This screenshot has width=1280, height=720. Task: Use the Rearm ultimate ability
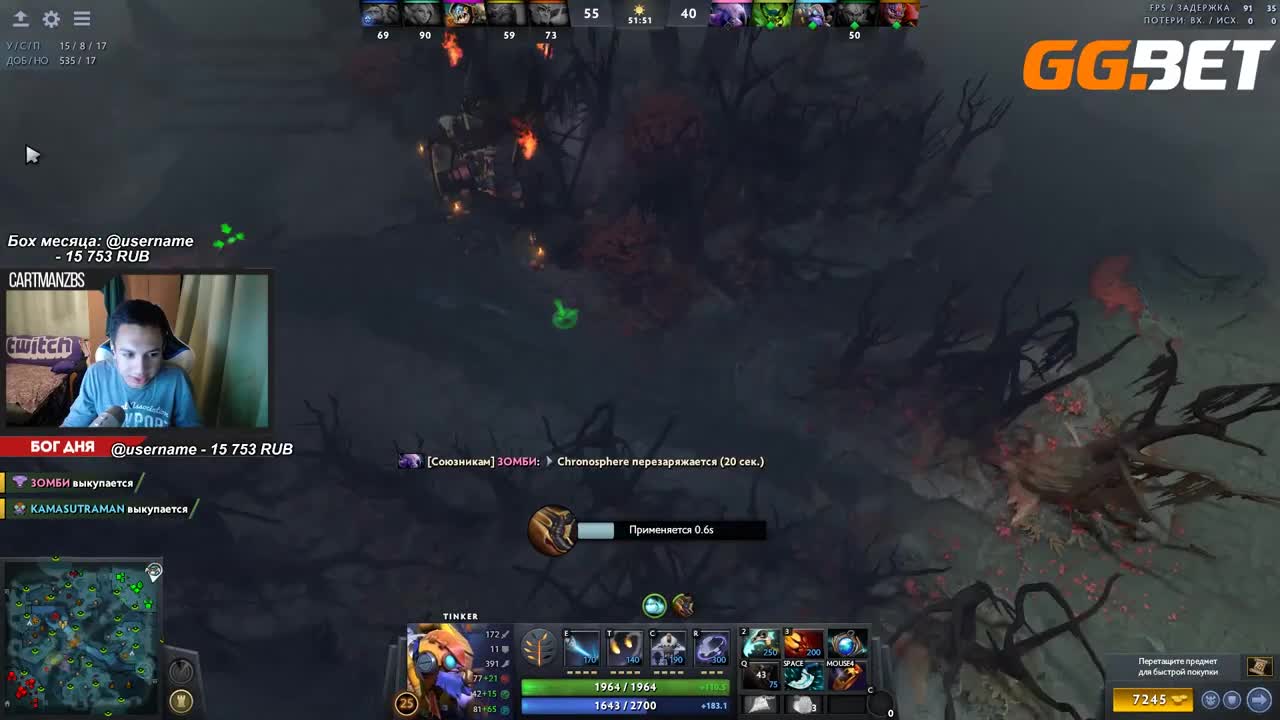pyautogui.click(x=711, y=649)
